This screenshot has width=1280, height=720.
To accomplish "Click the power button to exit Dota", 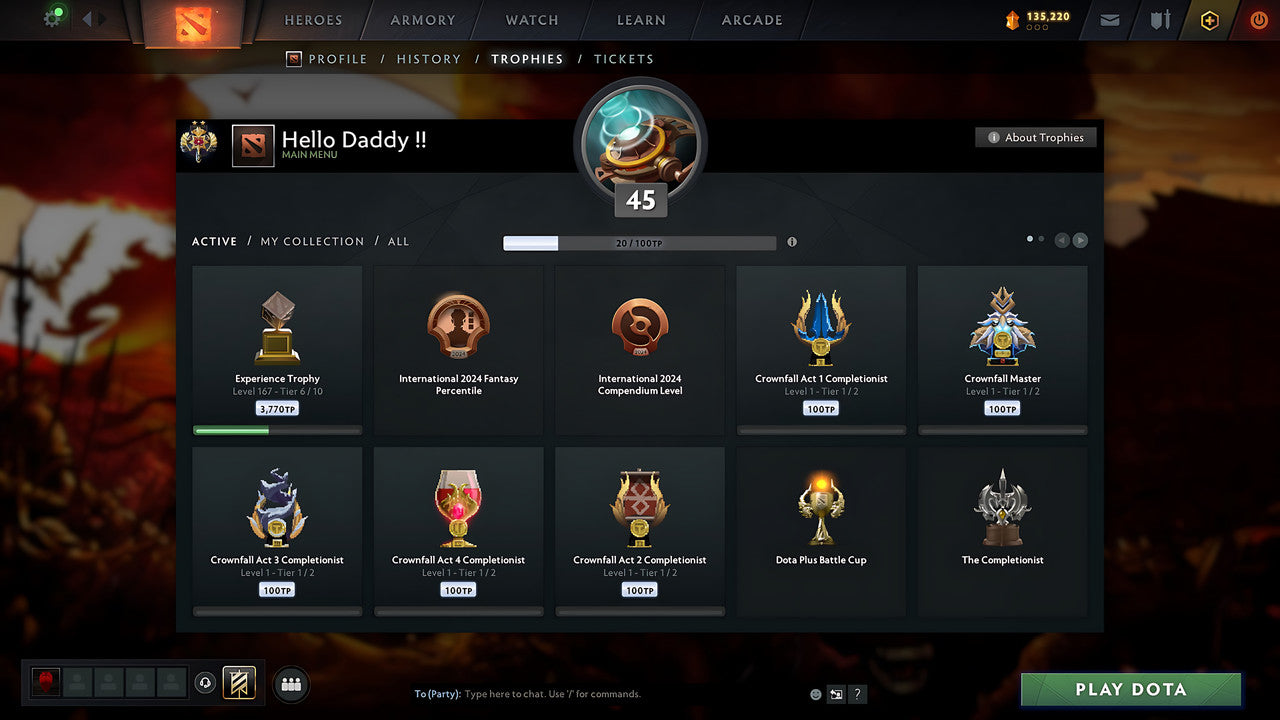I will coord(1258,19).
